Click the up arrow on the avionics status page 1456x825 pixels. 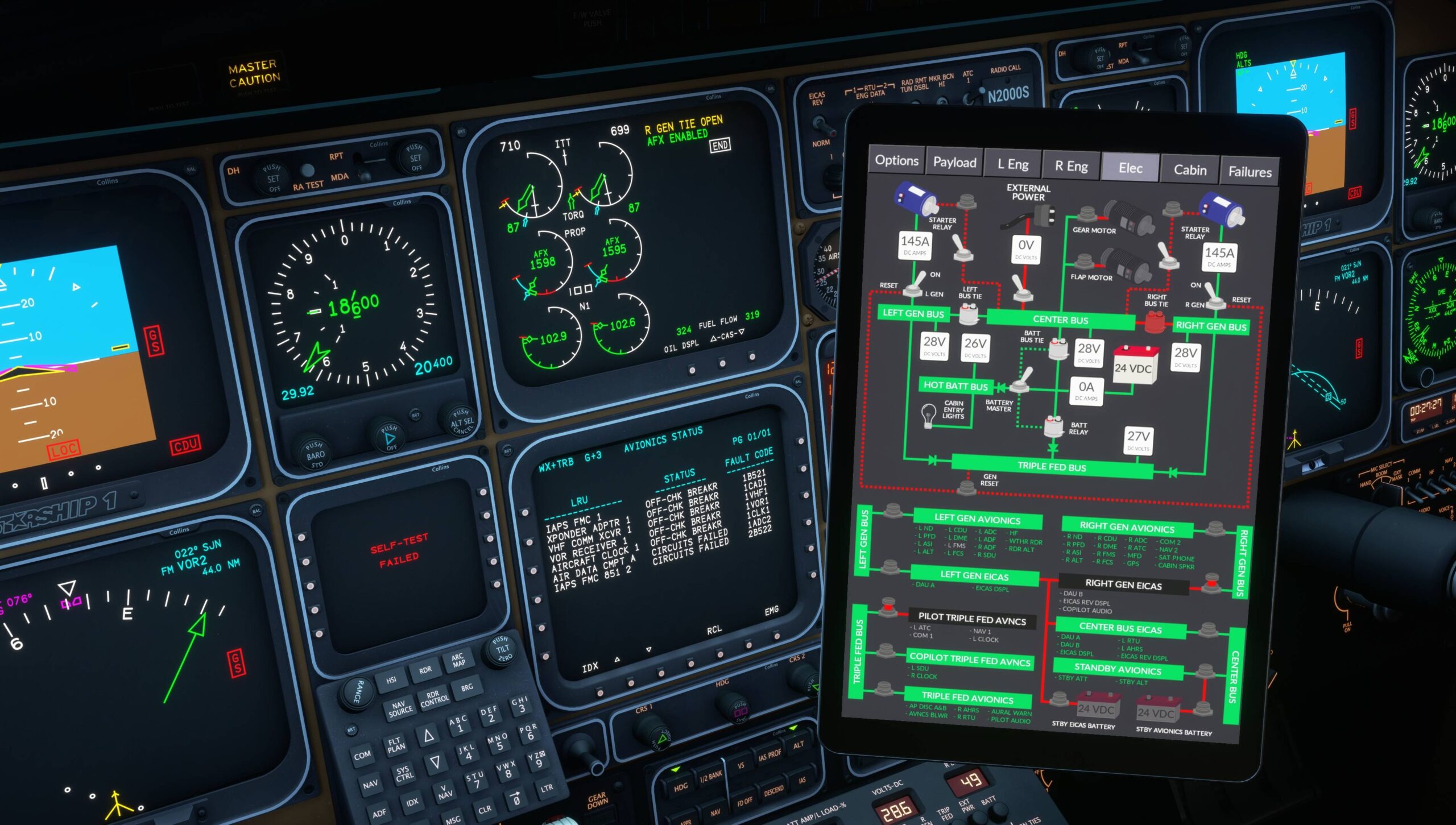point(617,660)
